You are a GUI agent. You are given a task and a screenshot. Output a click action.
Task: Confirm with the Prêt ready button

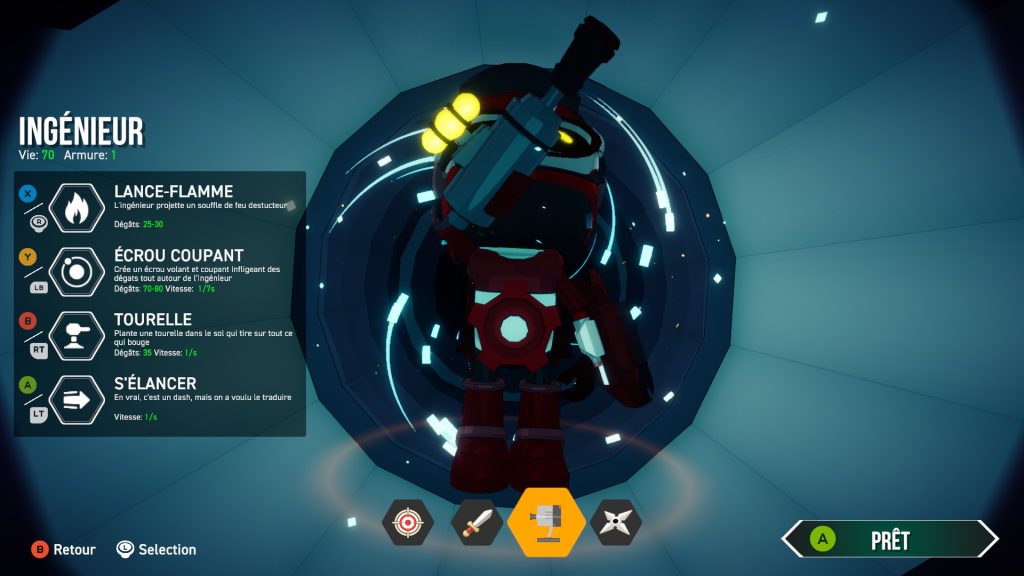pyautogui.click(x=889, y=540)
